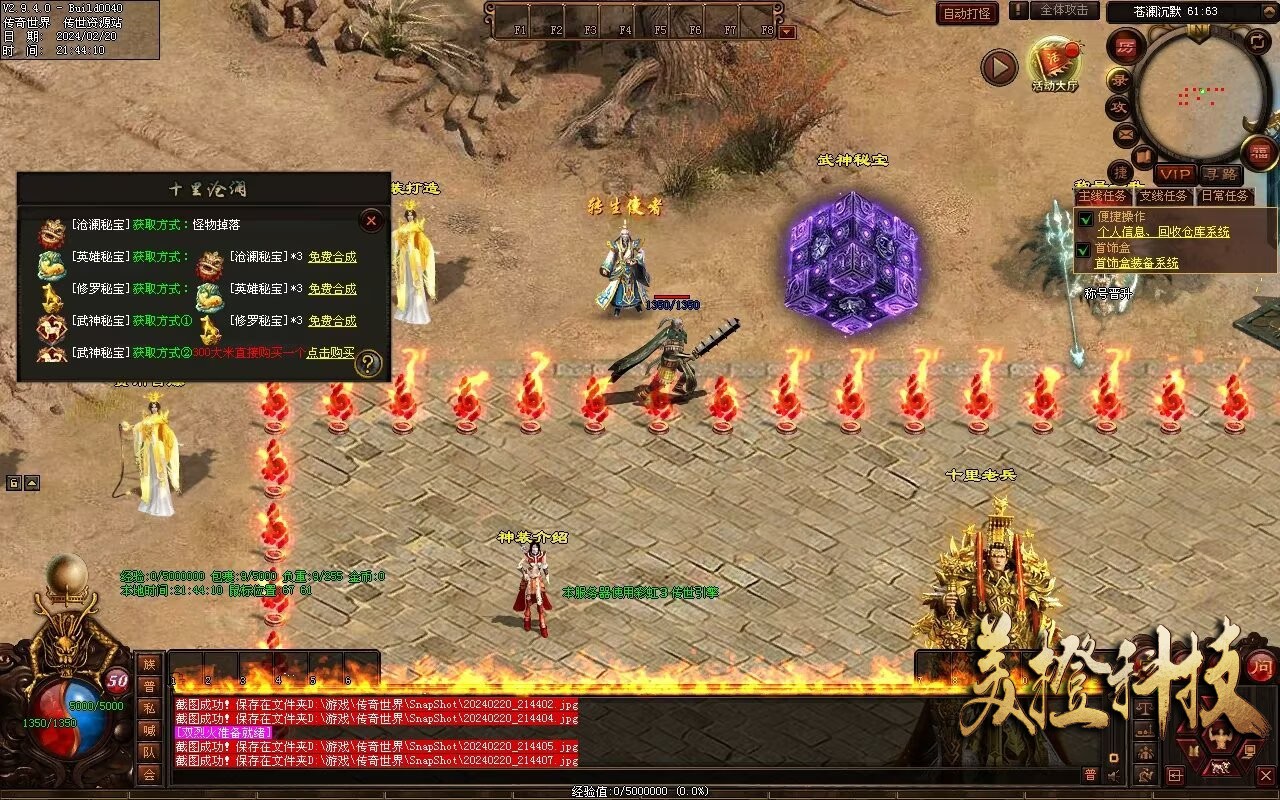Select the 私 private chat channel
Image resolution: width=1280 pixels, height=800 pixels.
coord(148,707)
